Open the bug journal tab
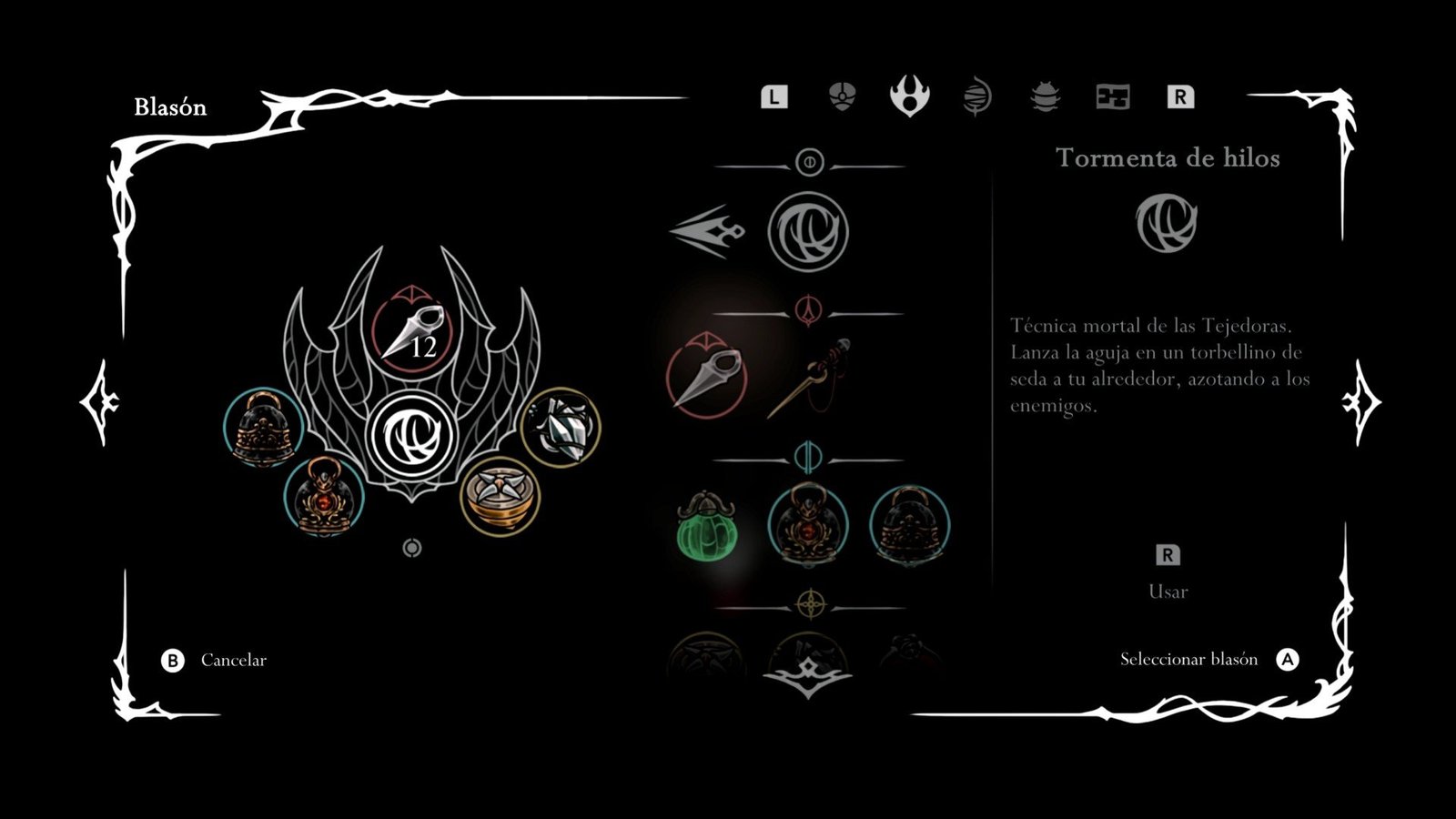 (x=1045, y=96)
